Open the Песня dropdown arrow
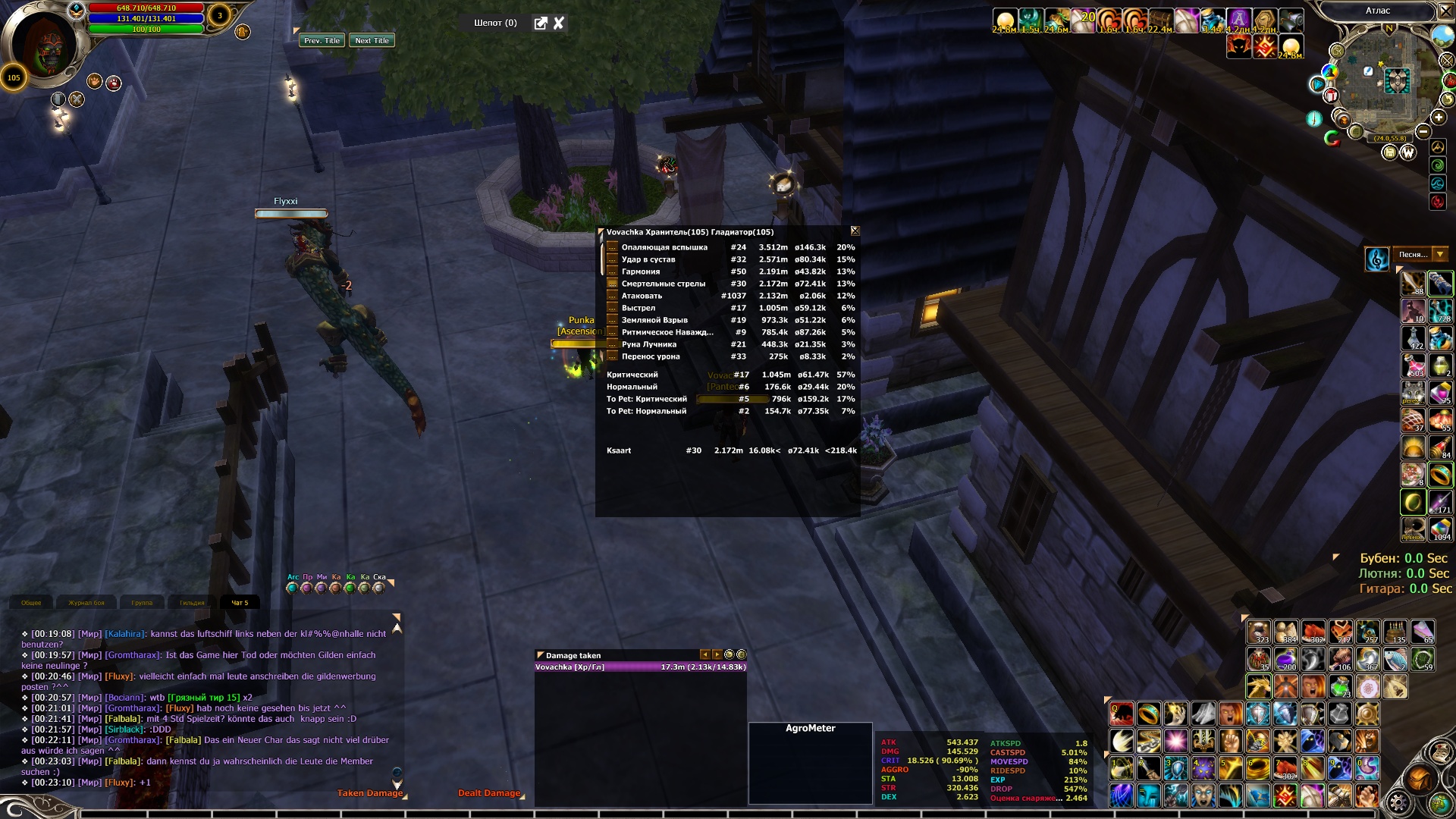This screenshot has width=1456, height=819. click(x=1439, y=255)
